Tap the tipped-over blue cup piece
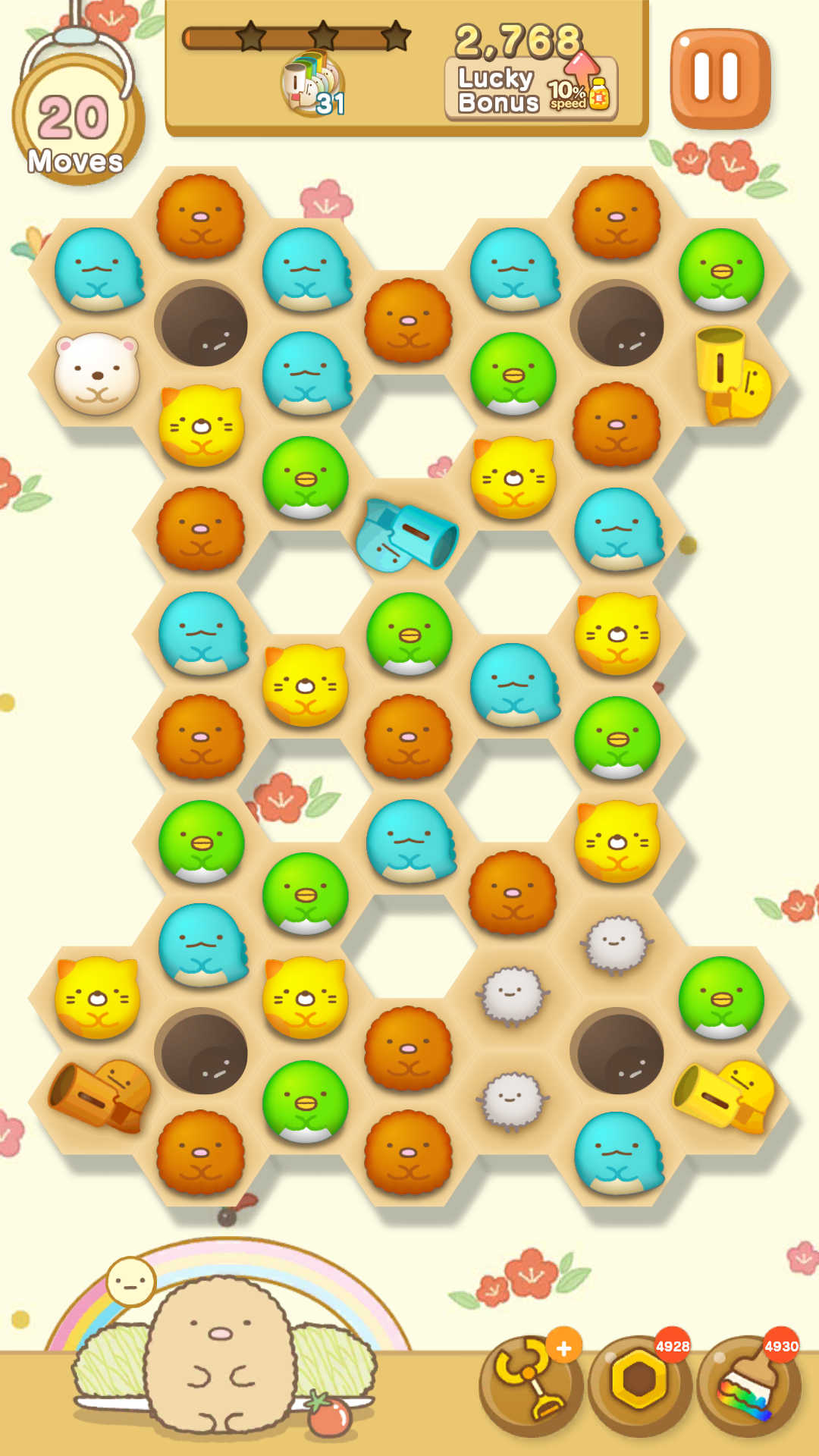 tap(407, 535)
